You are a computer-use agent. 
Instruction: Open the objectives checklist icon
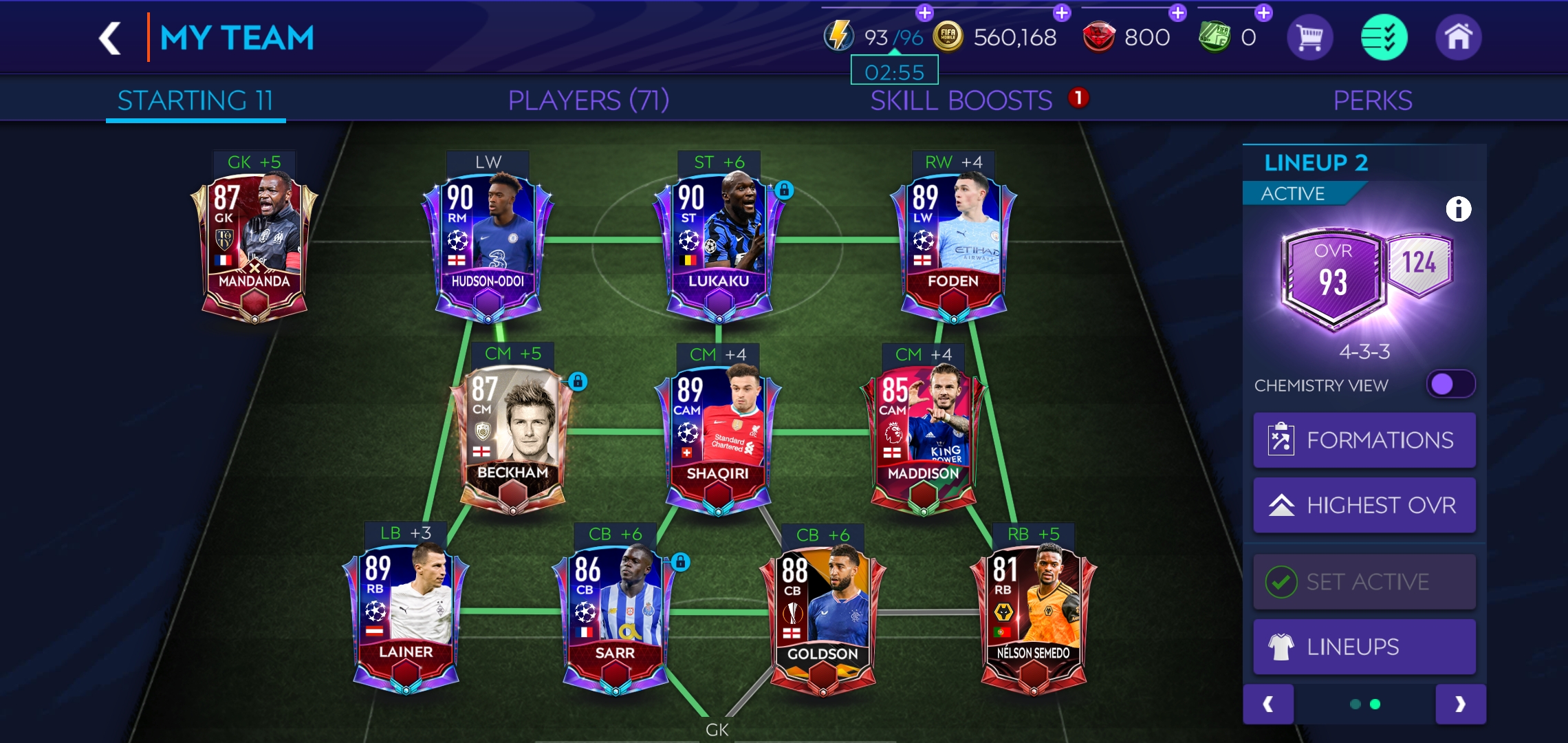(x=1383, y=36)
